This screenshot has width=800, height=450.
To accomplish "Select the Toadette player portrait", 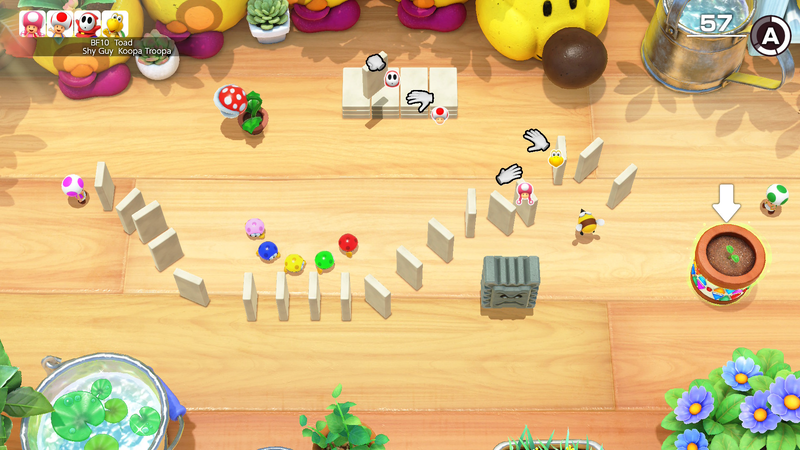I will pos(32,23).
